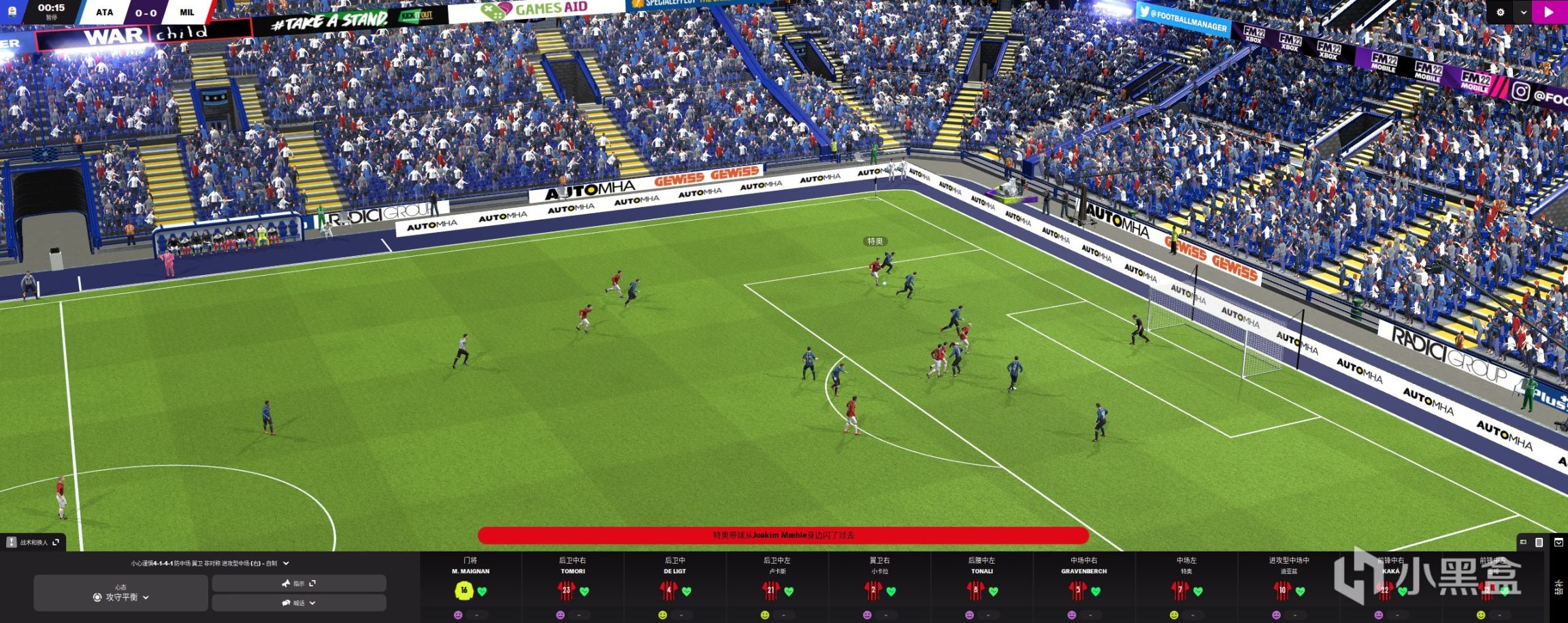Image resolution: width=1568 pixels, height=623 pixels.
Task: Collapse the player bar with the chevron box icon
Action: click(x=1558, y=542)
